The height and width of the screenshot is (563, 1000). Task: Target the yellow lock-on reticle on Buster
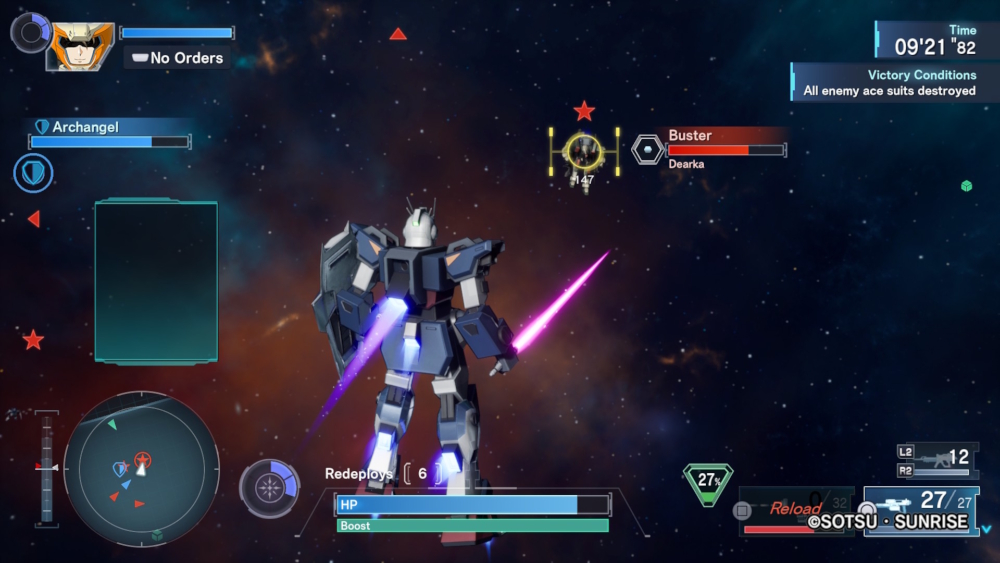pos(583,150)
